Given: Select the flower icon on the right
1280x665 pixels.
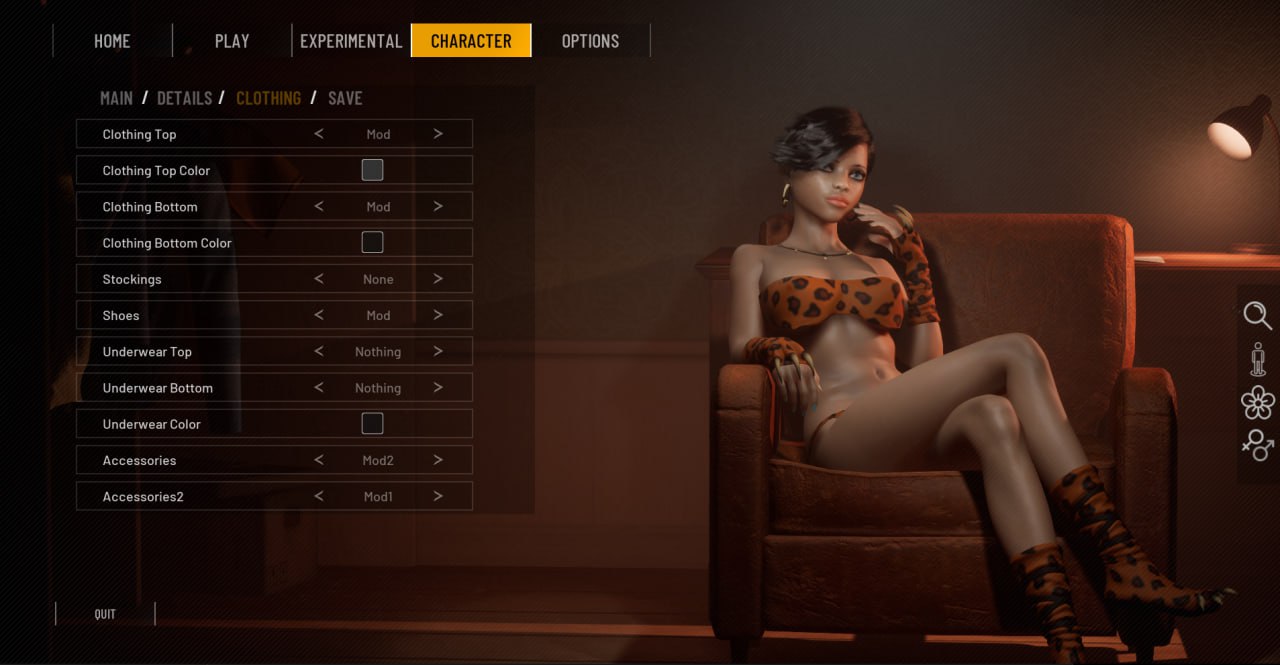Looking at the screenshot, I should coord(1257,403).
